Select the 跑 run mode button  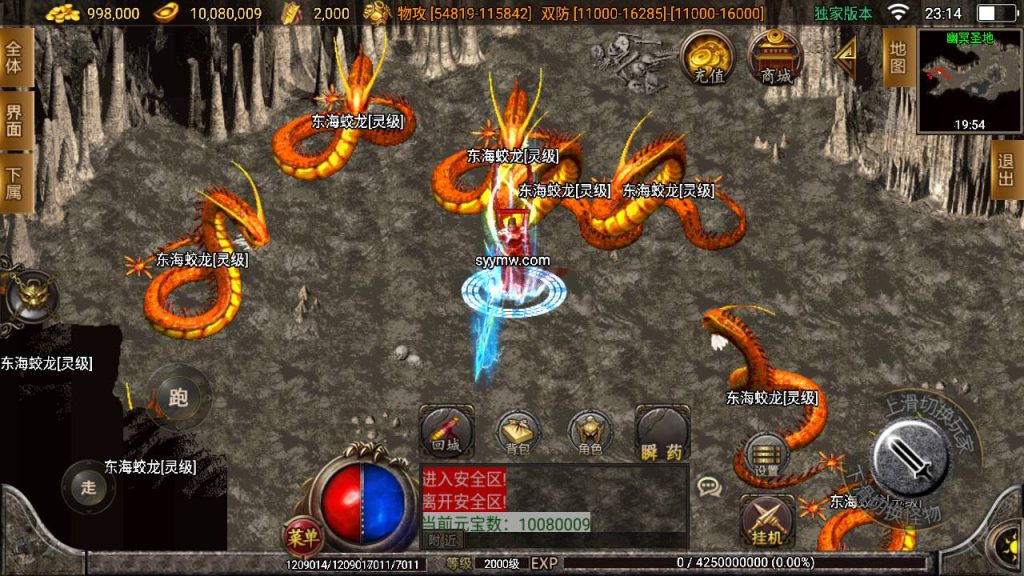[x=179, y=397]
